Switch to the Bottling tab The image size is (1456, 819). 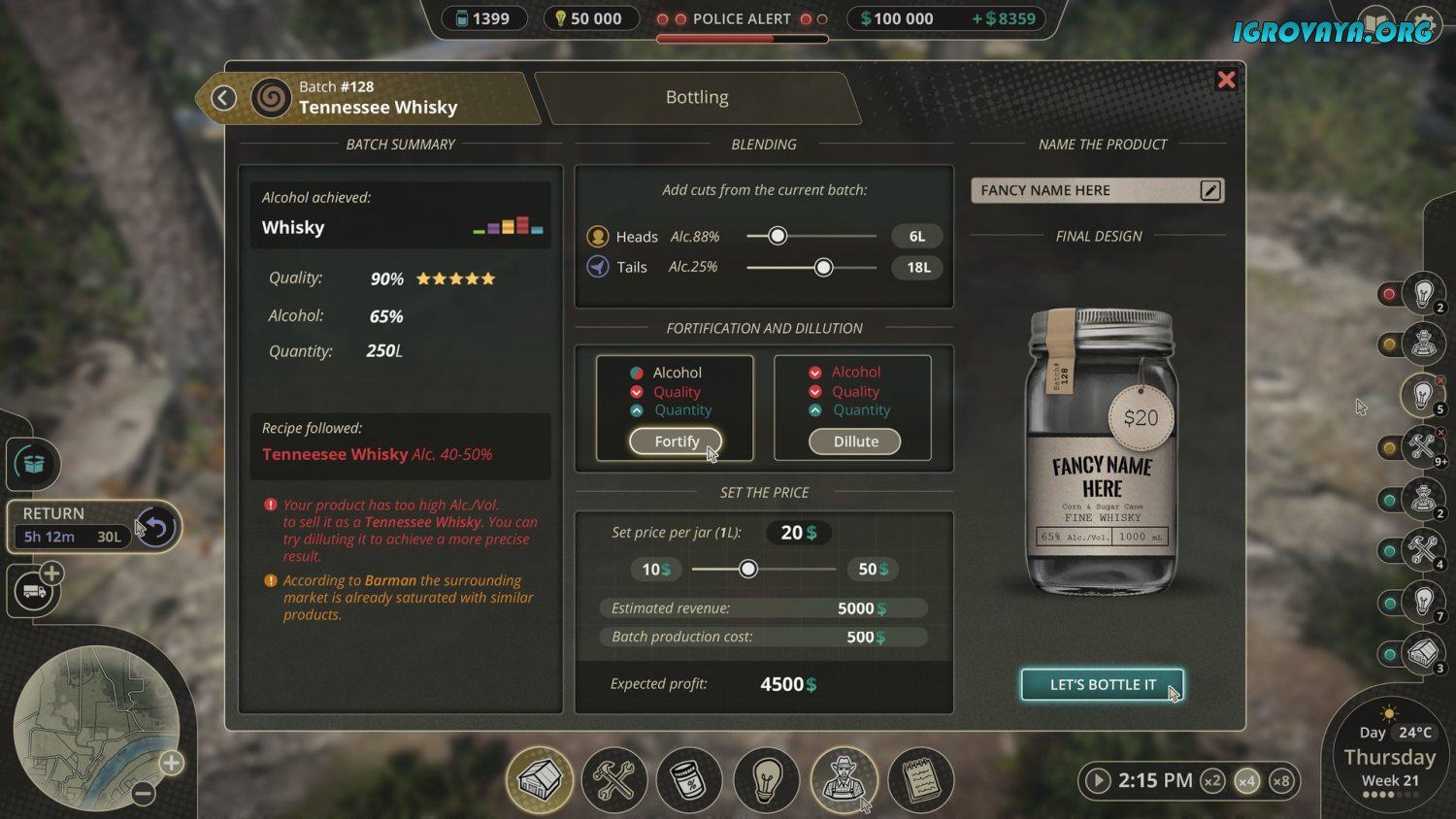click(697, 97)
